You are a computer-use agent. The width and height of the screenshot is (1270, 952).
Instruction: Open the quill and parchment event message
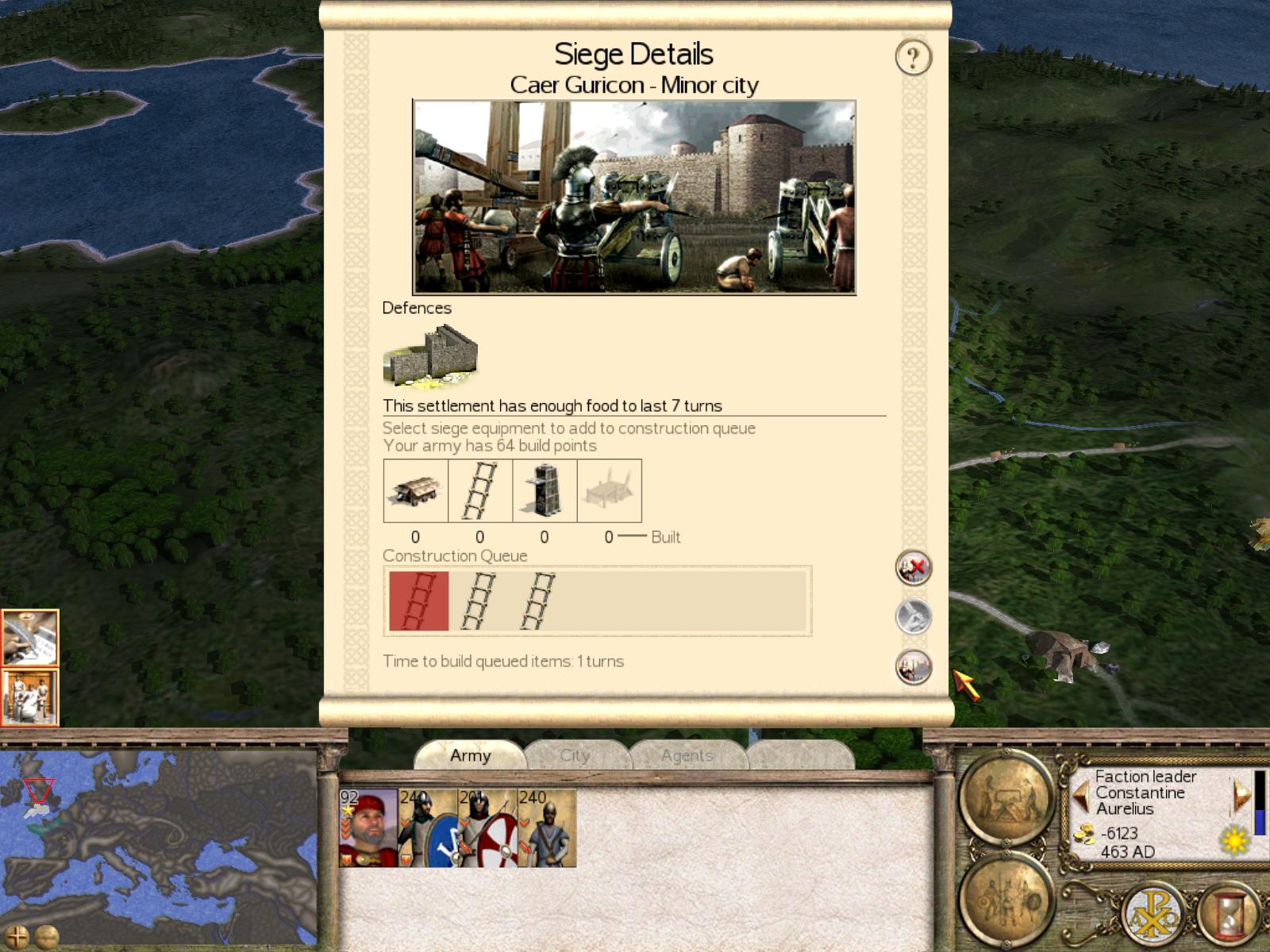(x=30, y=638)
